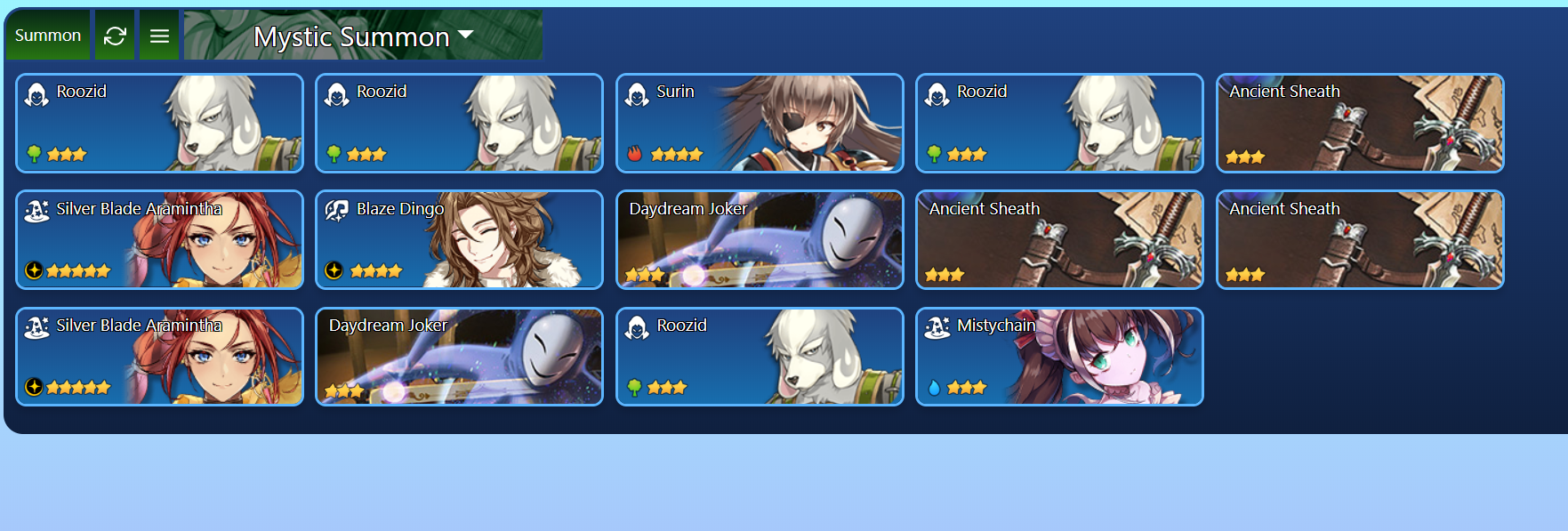Expand the Mystic Summon dropdown

pos(363,36)
